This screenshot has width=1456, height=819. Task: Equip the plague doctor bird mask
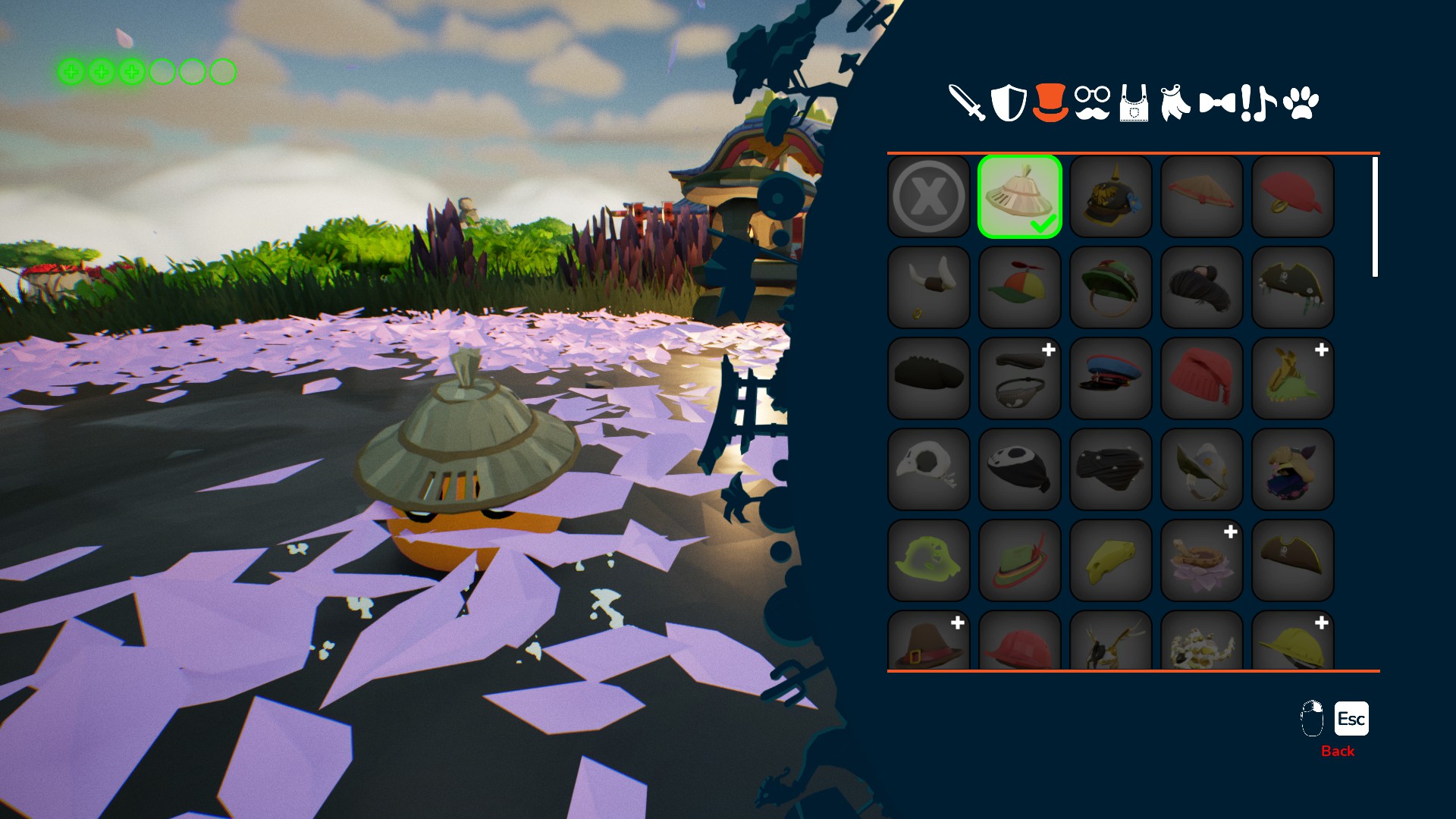tap(929, 469)
